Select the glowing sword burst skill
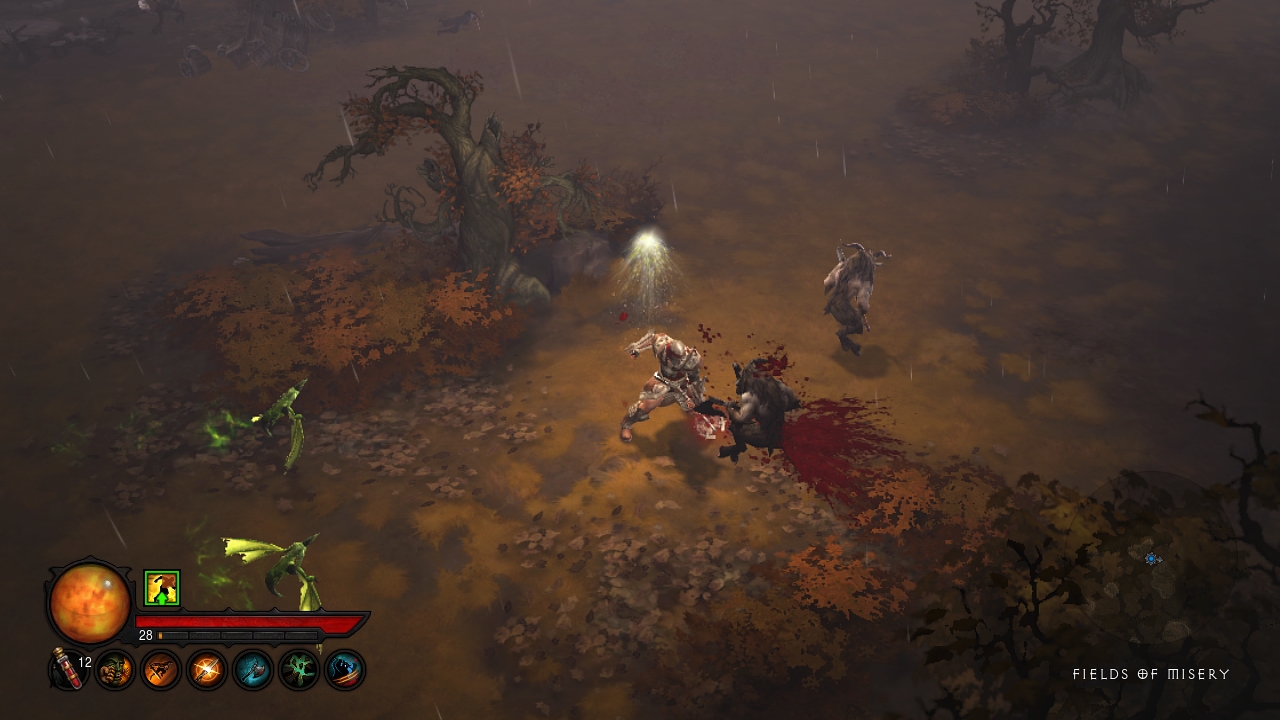The image size is (1280, 720). [x=207, y=669]
